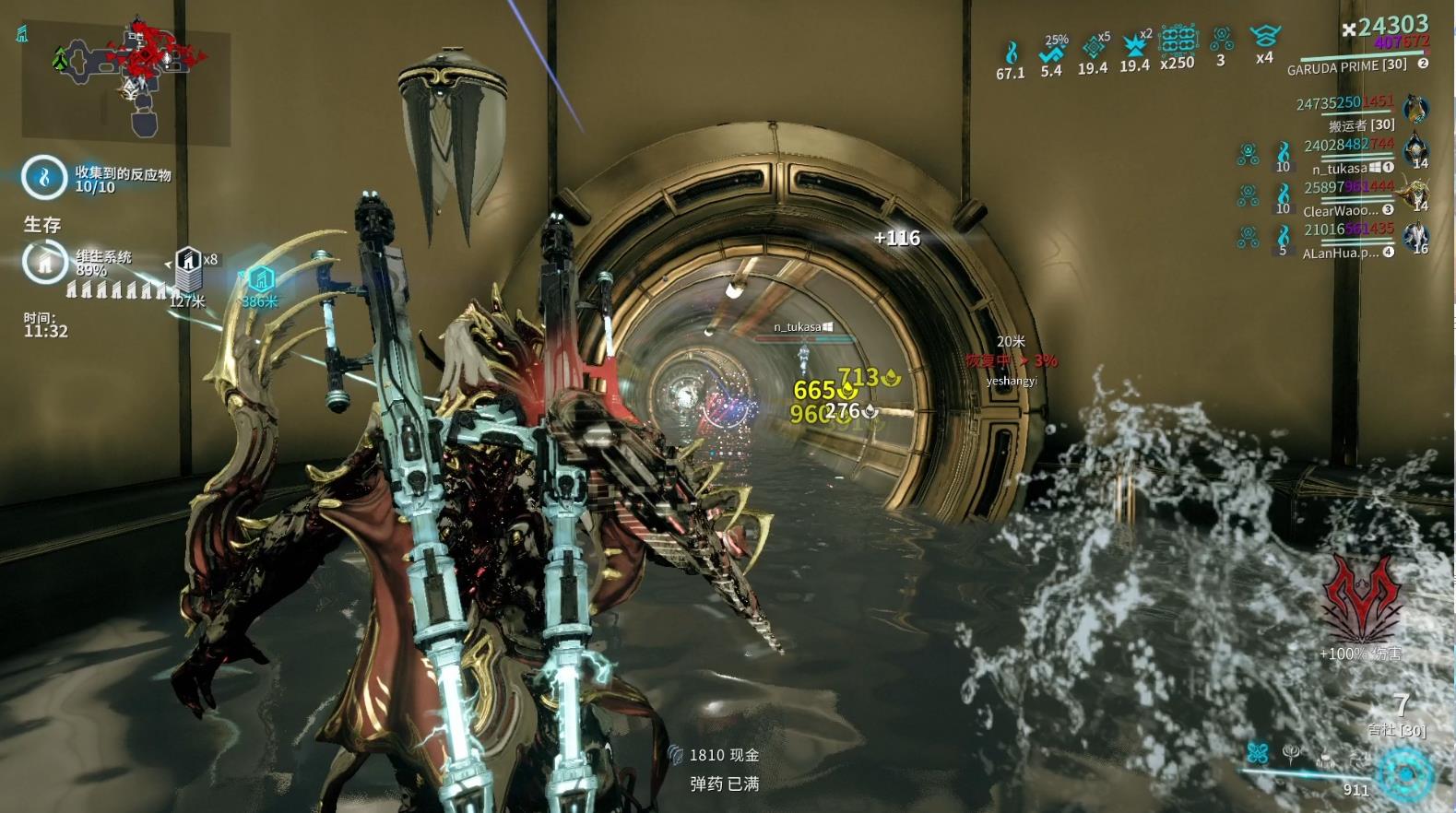Click the blue flame buff icon 67.1
Image resolution: width=1456 pixels, height=813 pixels.
[x=1011, y=53]
